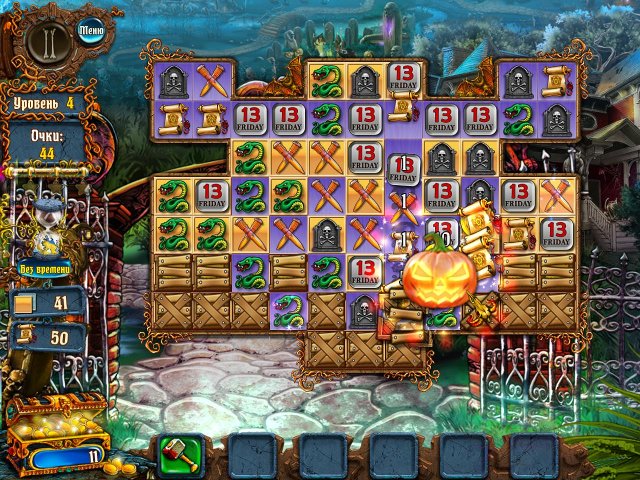Select the hammer power-up slot
The width and height of the screenshot is (640, 480).
pyautogui.click(x=177, y=454)
